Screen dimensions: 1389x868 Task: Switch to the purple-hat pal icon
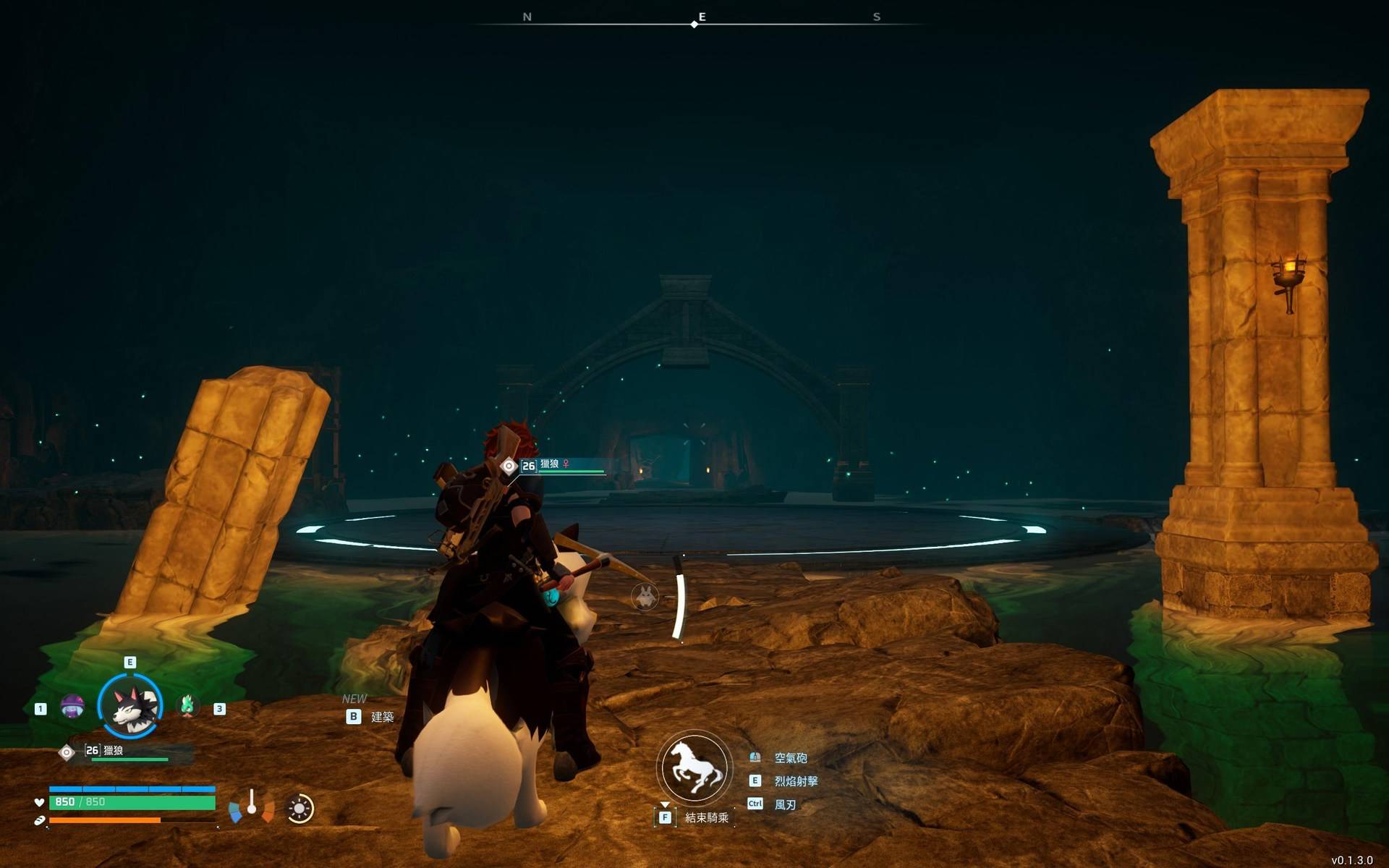tap(72, 706)
